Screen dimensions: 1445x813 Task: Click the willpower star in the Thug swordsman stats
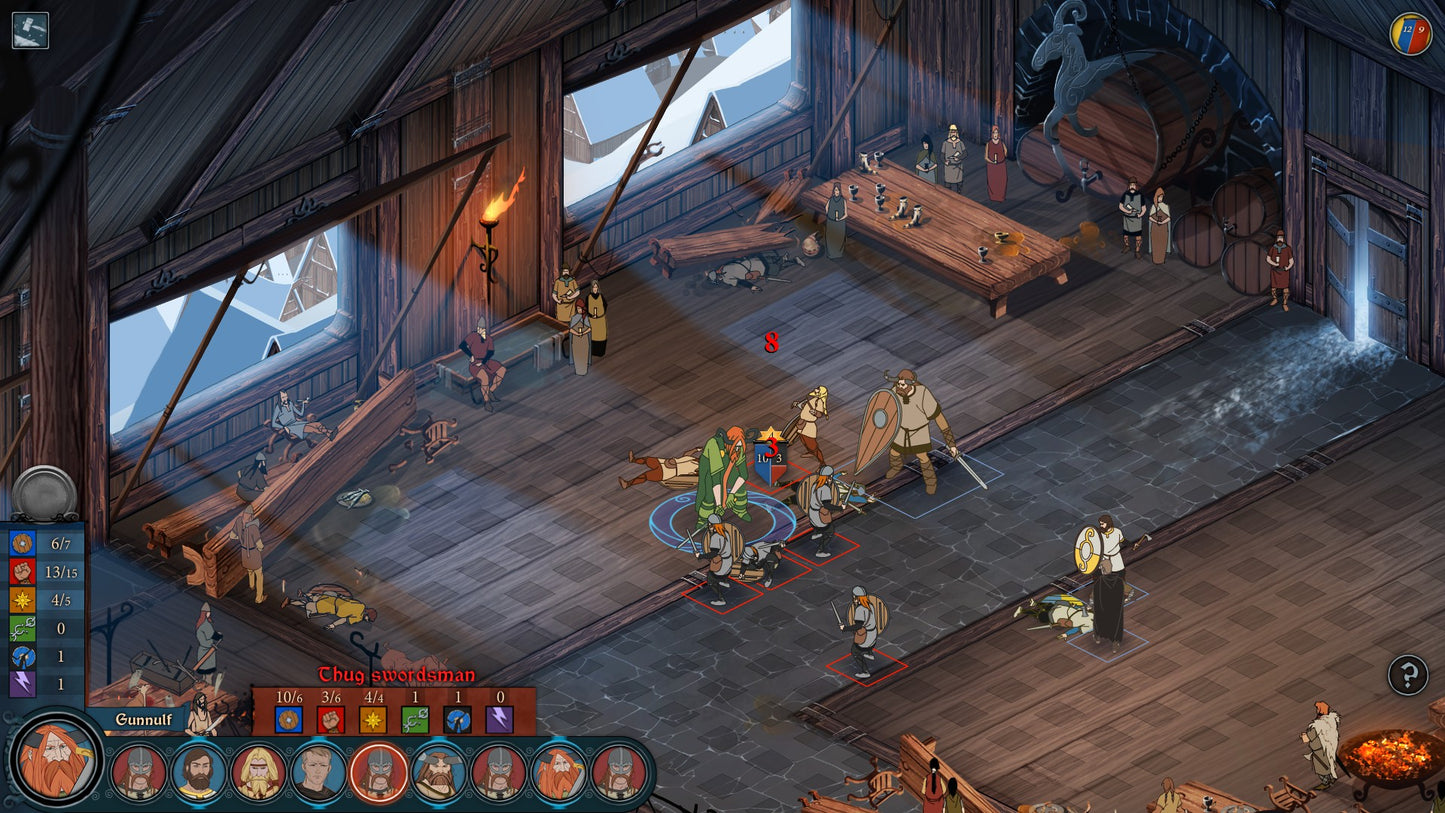pyautogui.click(x=375, y=718)
